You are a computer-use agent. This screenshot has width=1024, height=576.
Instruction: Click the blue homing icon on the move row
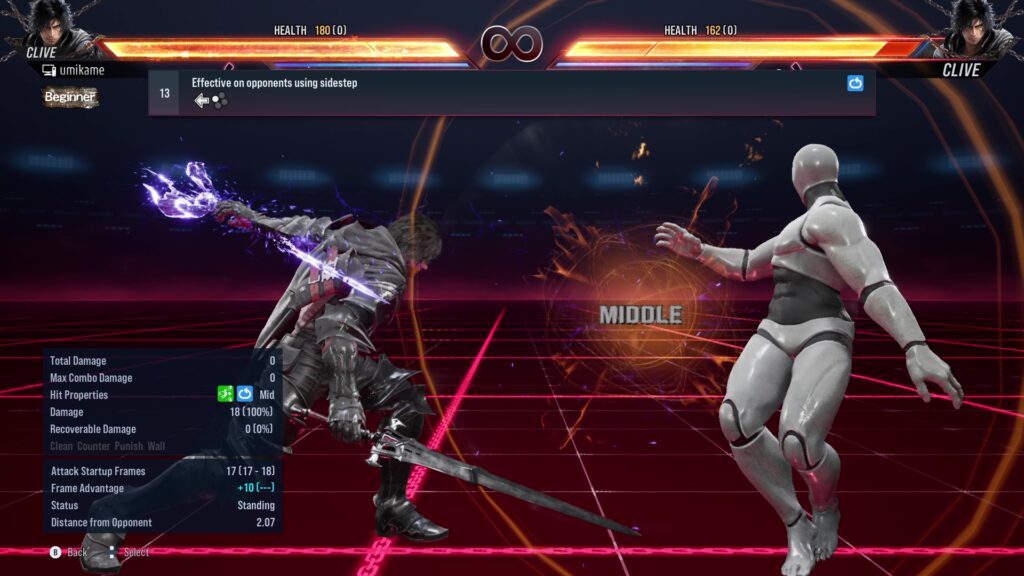click(x=855, y=84)
